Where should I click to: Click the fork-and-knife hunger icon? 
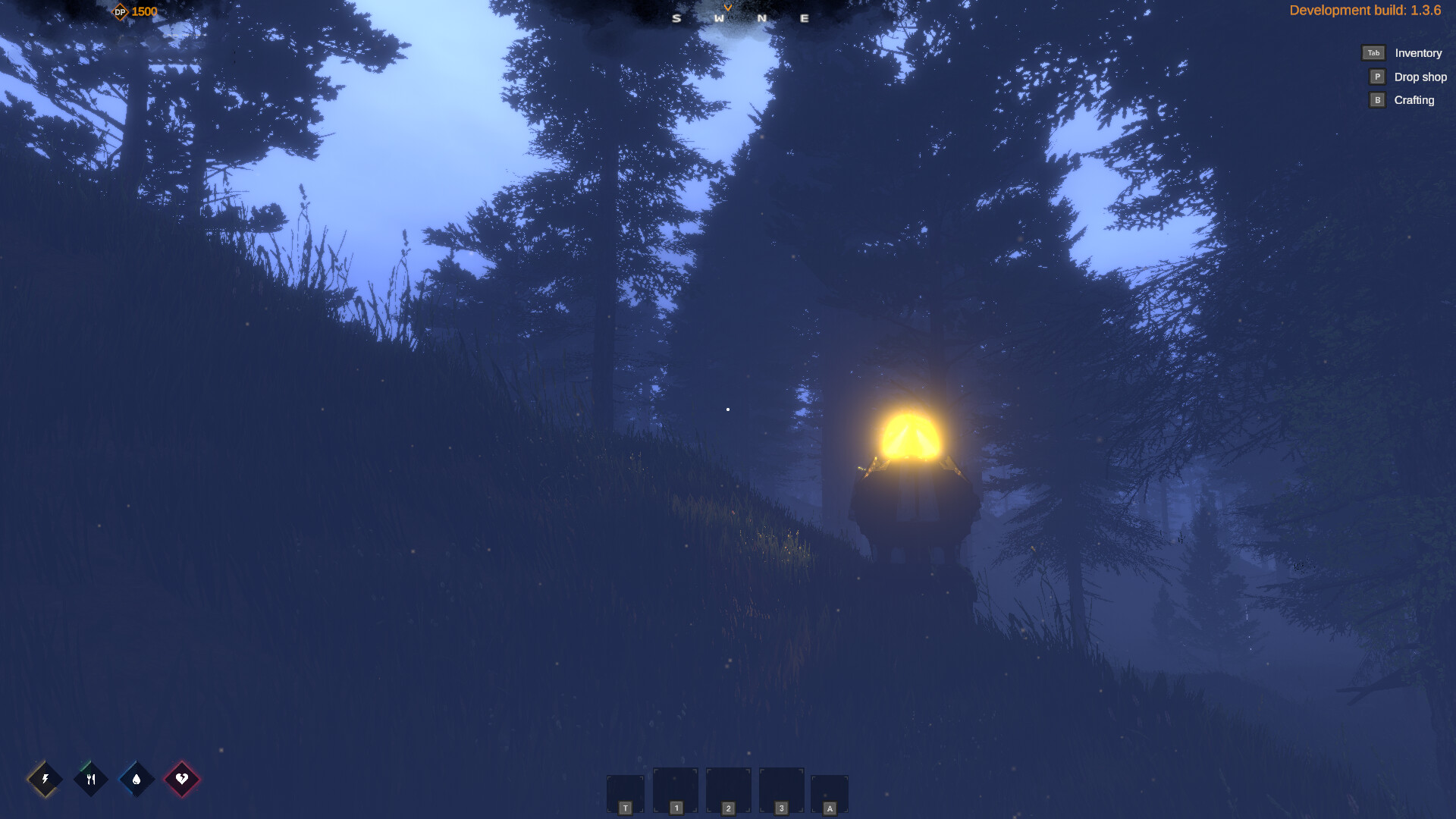[x=90, y=778]
